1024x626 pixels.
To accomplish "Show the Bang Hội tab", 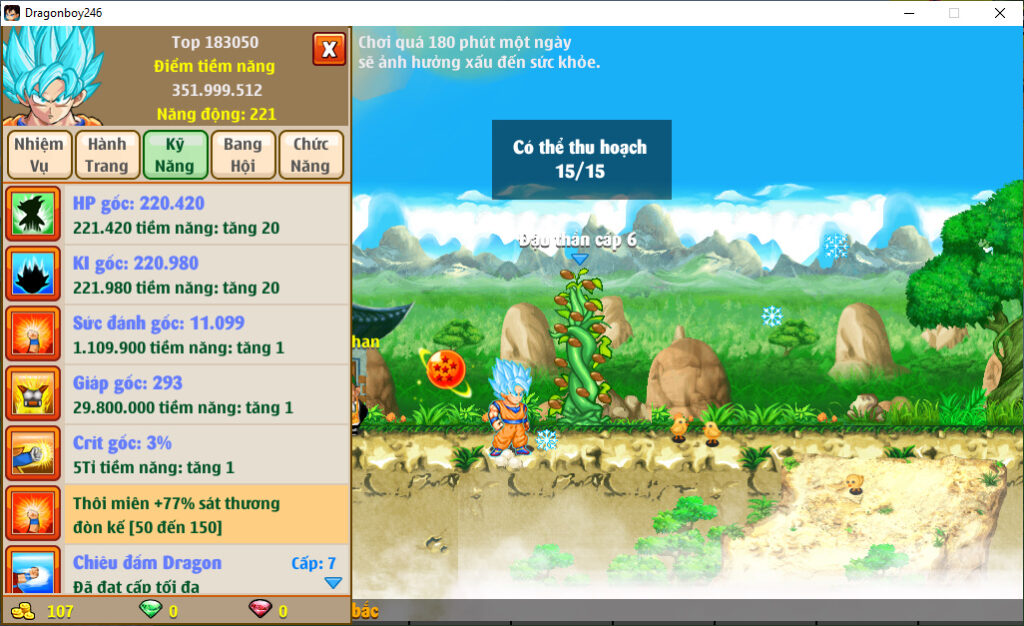I will pyautogui.click(x=243, y=155).
